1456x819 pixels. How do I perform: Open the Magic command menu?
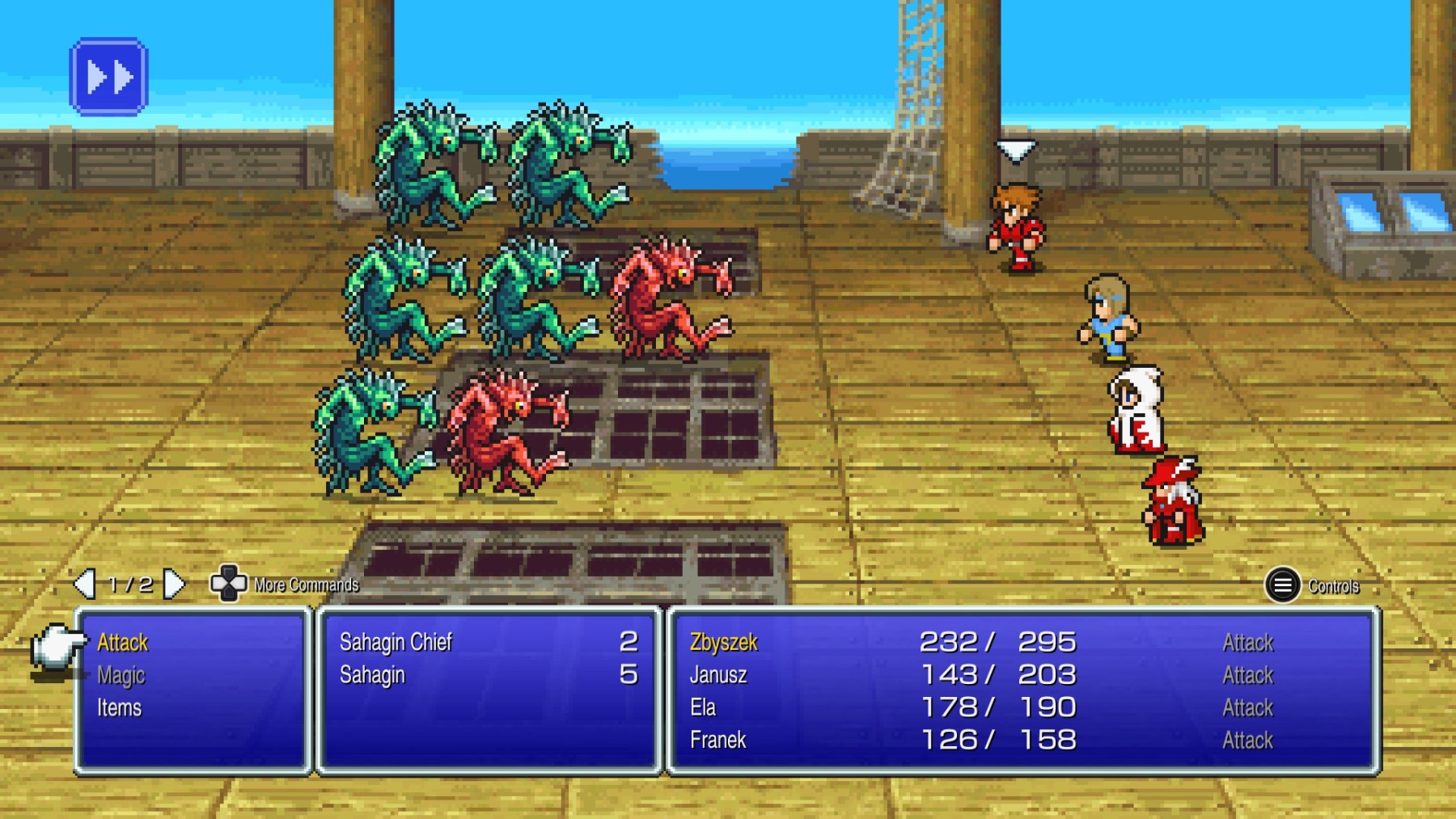(x=121, y=676)
